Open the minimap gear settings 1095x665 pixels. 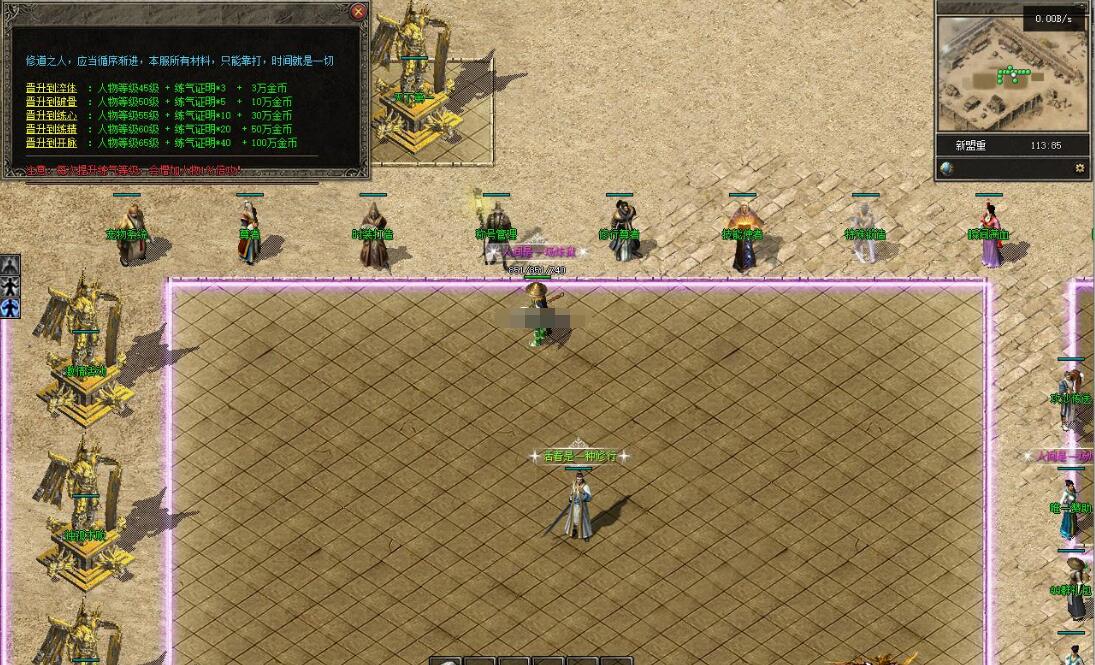[x=1079, y=168]
